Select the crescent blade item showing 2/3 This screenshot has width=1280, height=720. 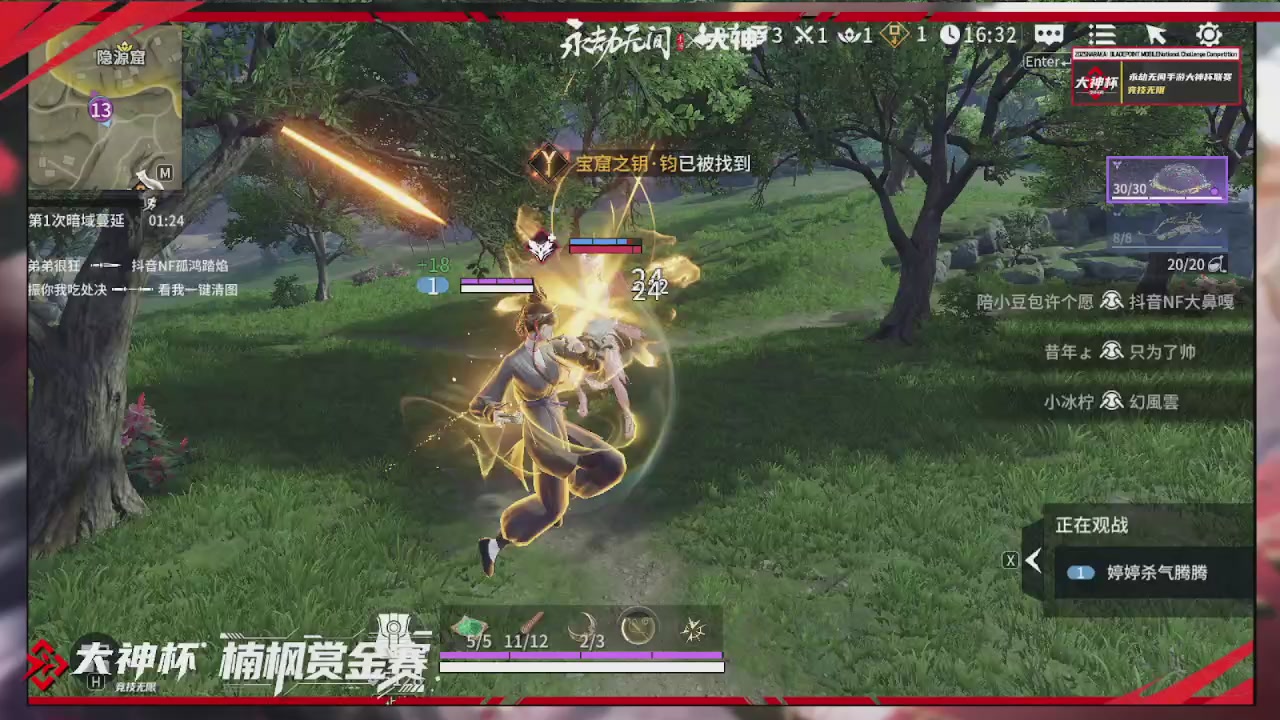tap(583, 625)
